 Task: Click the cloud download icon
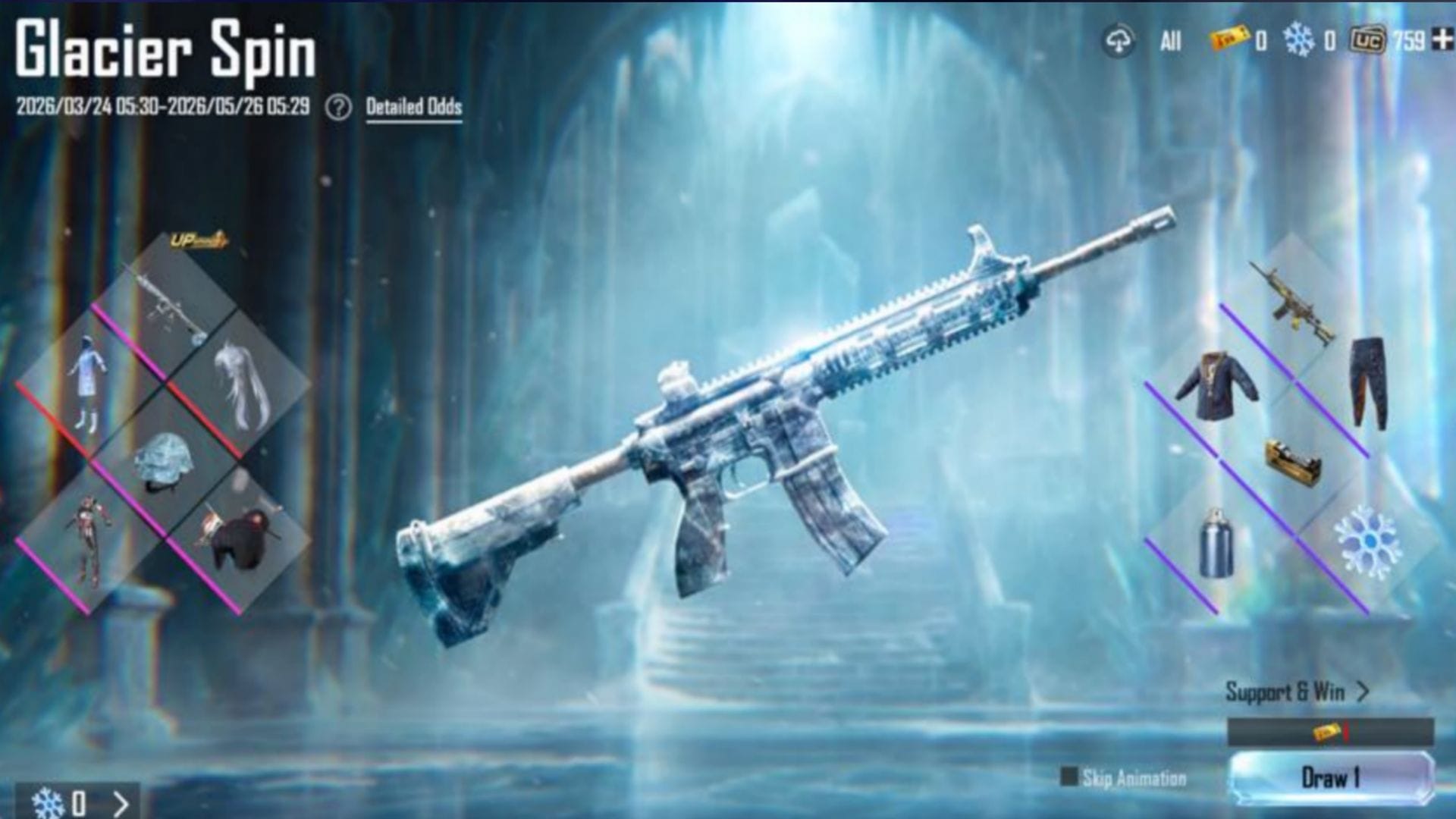tap(1119, 41)
